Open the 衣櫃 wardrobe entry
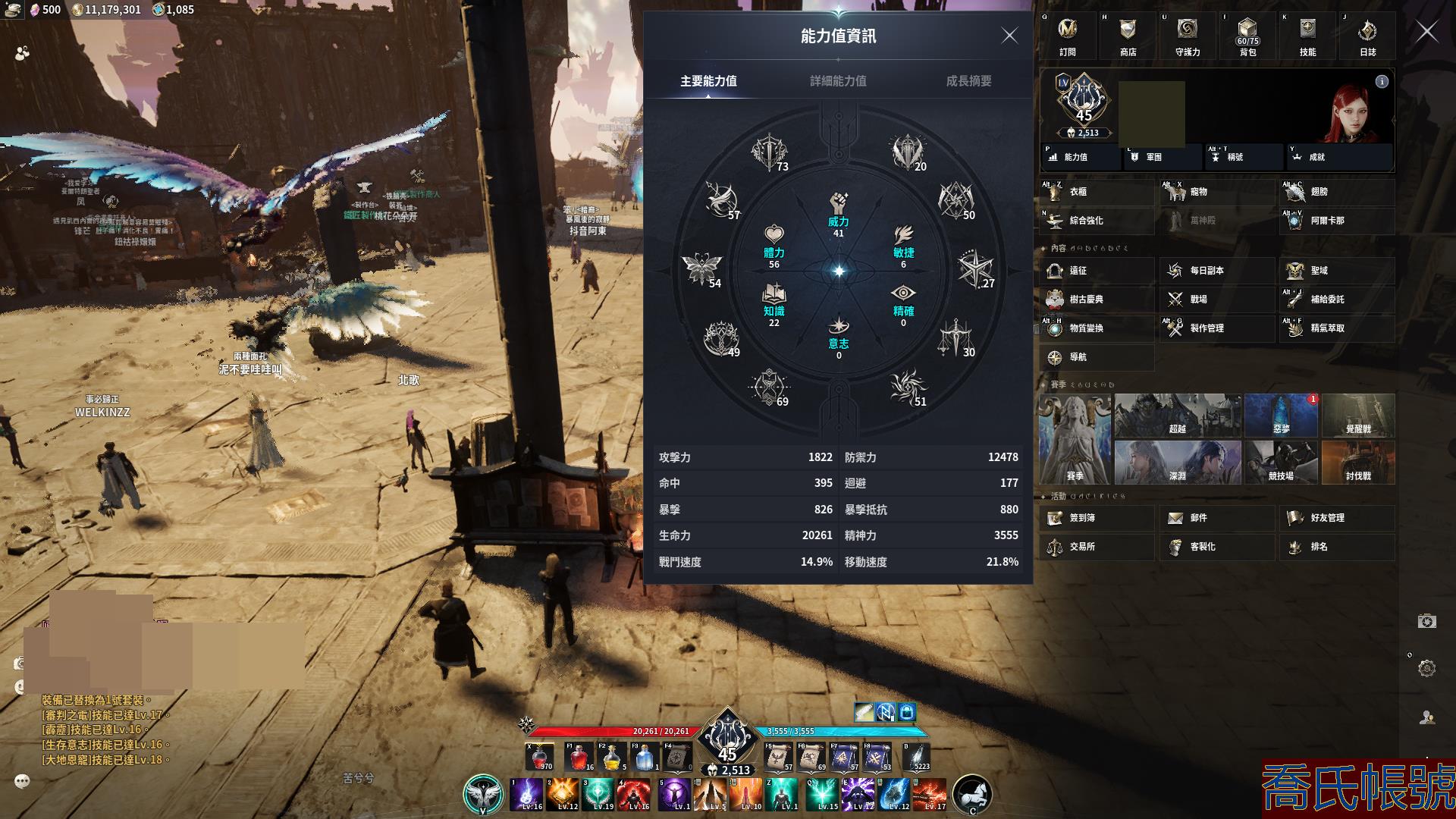The image size is (1456, 819). (x=1097, y=193)
